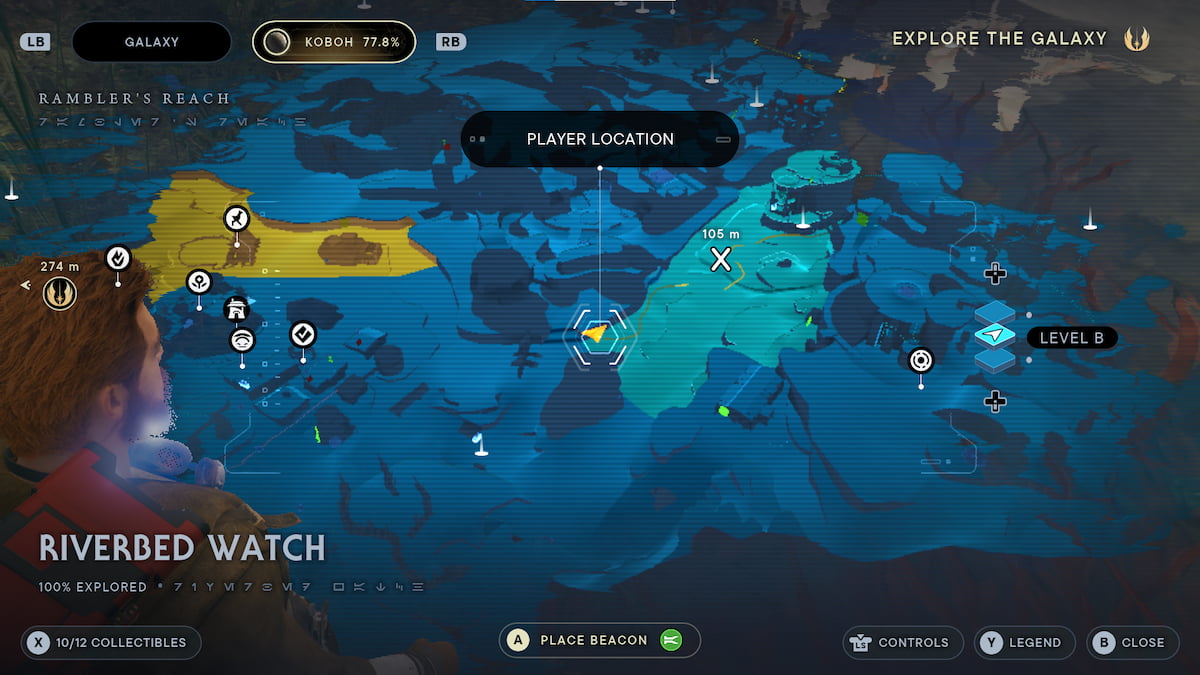Close the holomap

tap(1132, 642)
